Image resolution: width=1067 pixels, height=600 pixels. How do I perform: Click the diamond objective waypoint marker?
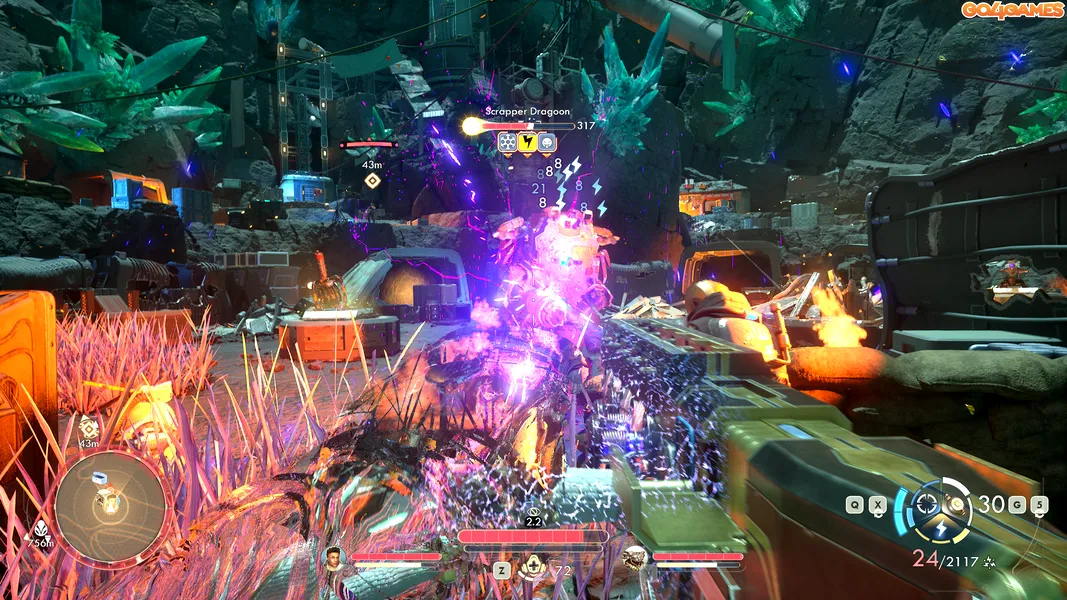pos(372,180)
